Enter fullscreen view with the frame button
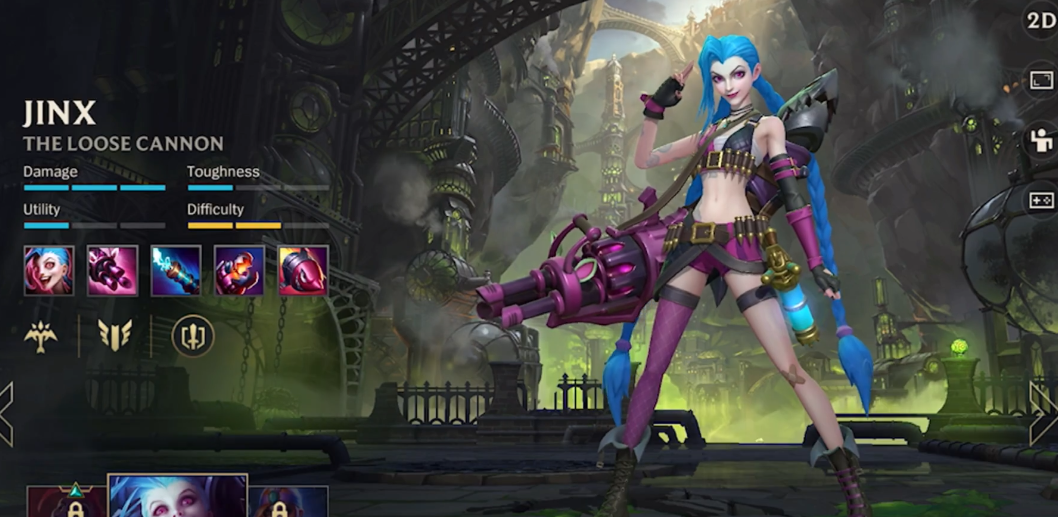 pyautogui.click(x=1041, y=80)
